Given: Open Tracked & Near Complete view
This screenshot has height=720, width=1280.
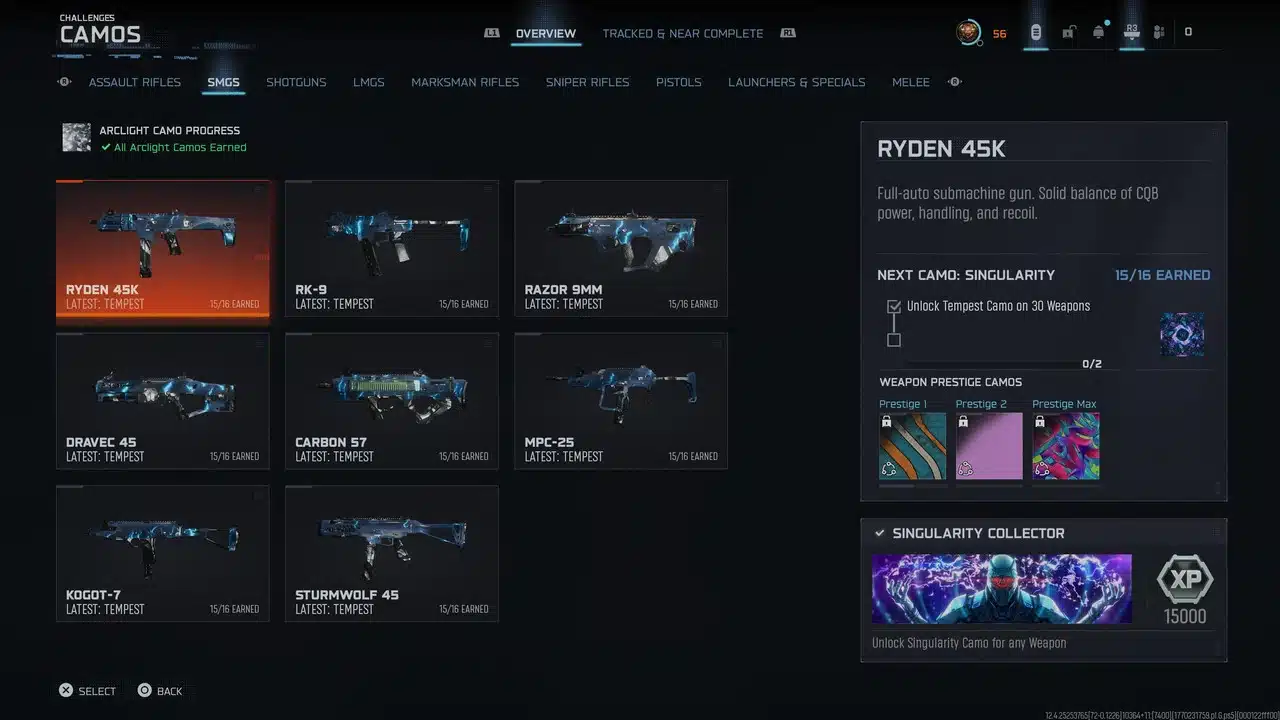Looking at the screenshot, I should pos(682,33).
